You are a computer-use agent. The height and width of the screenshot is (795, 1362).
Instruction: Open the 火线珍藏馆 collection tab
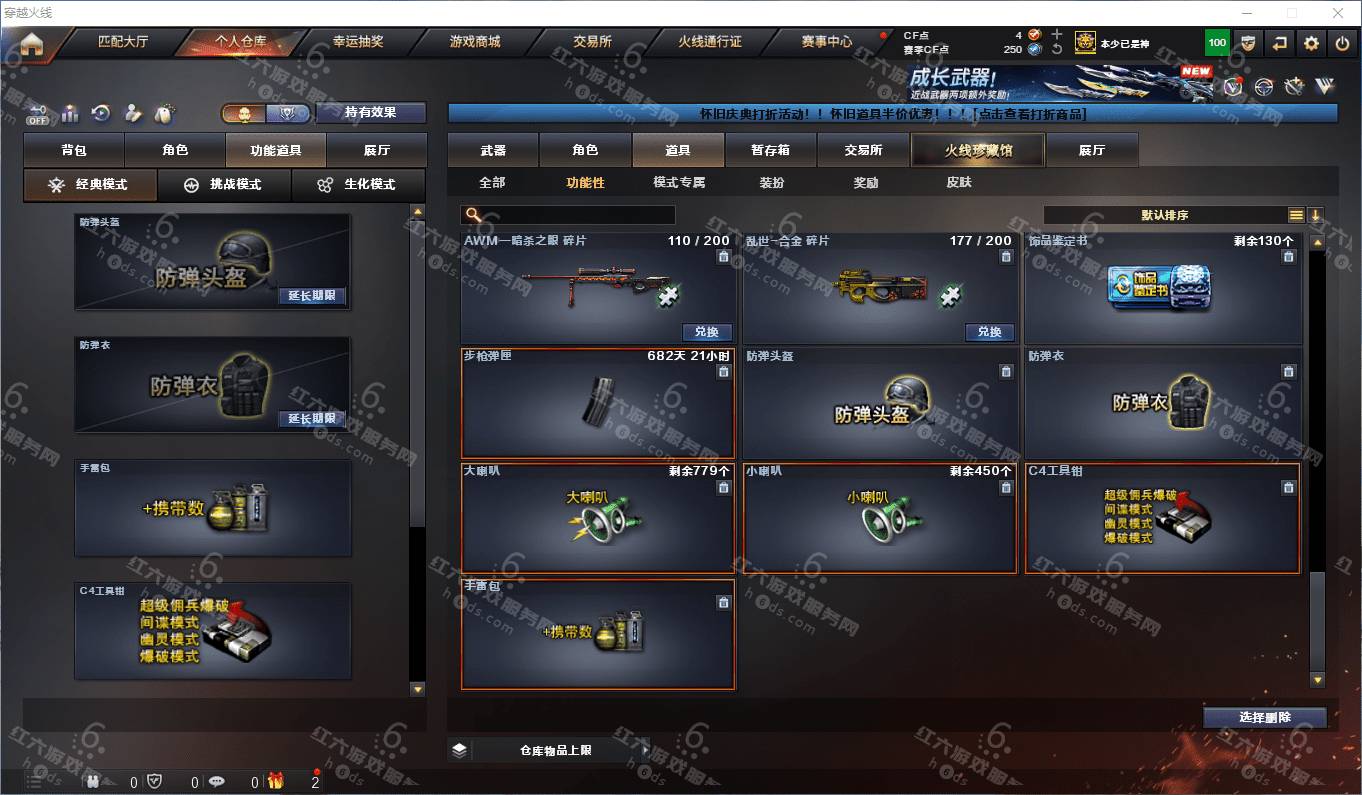(977, 150)
